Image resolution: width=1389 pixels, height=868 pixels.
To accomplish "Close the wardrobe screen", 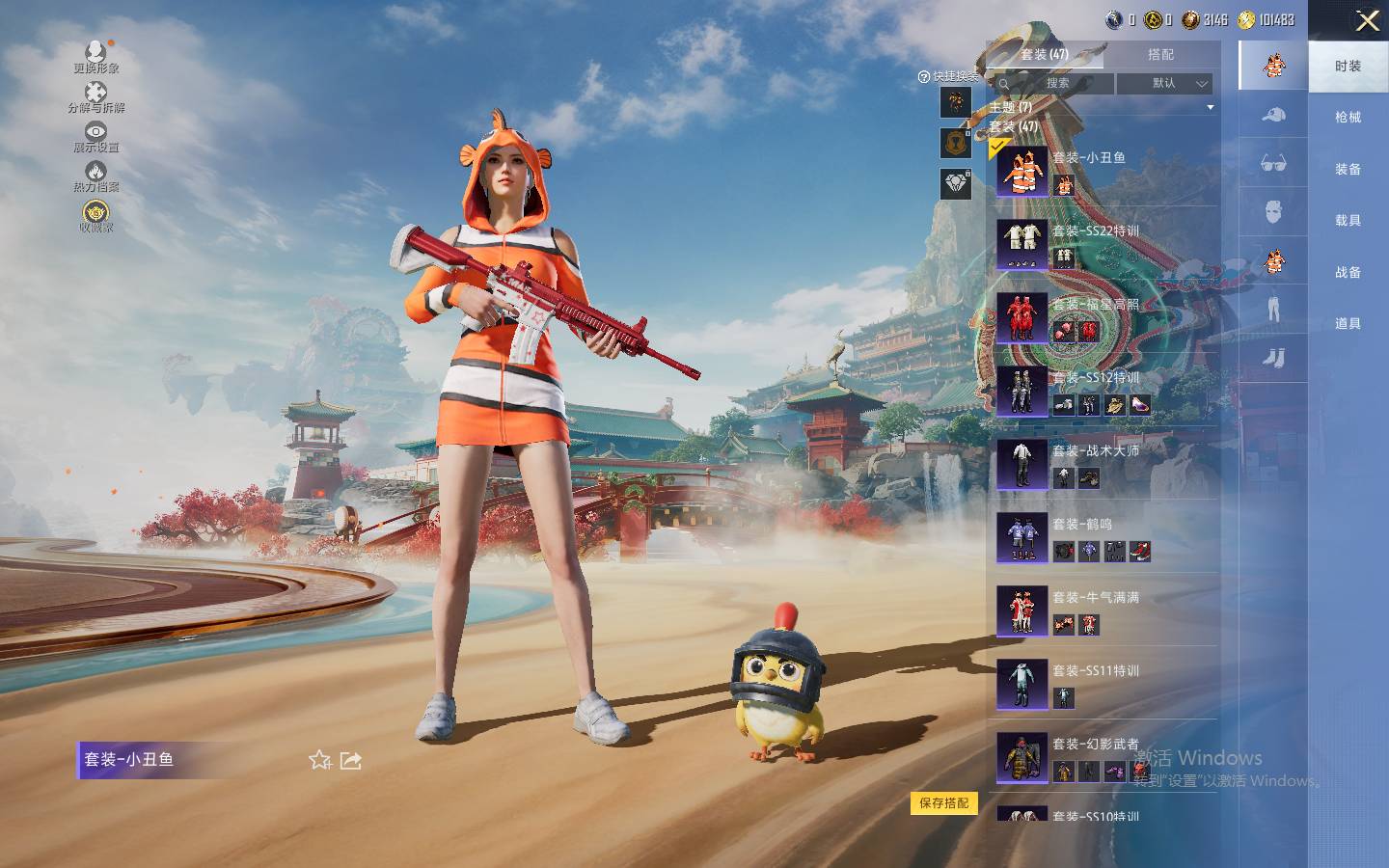I will (1367, 21).
